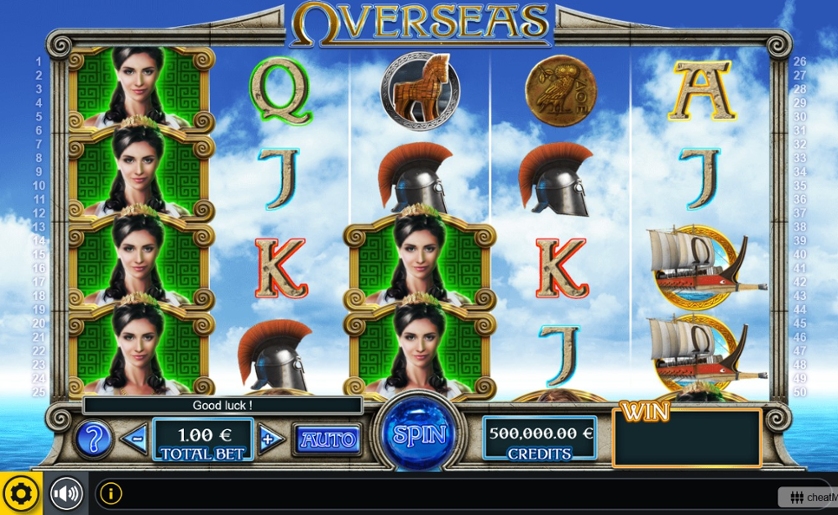Open the cheat menu button
Viewport: 838px width, 515px height.
[810, 497]
